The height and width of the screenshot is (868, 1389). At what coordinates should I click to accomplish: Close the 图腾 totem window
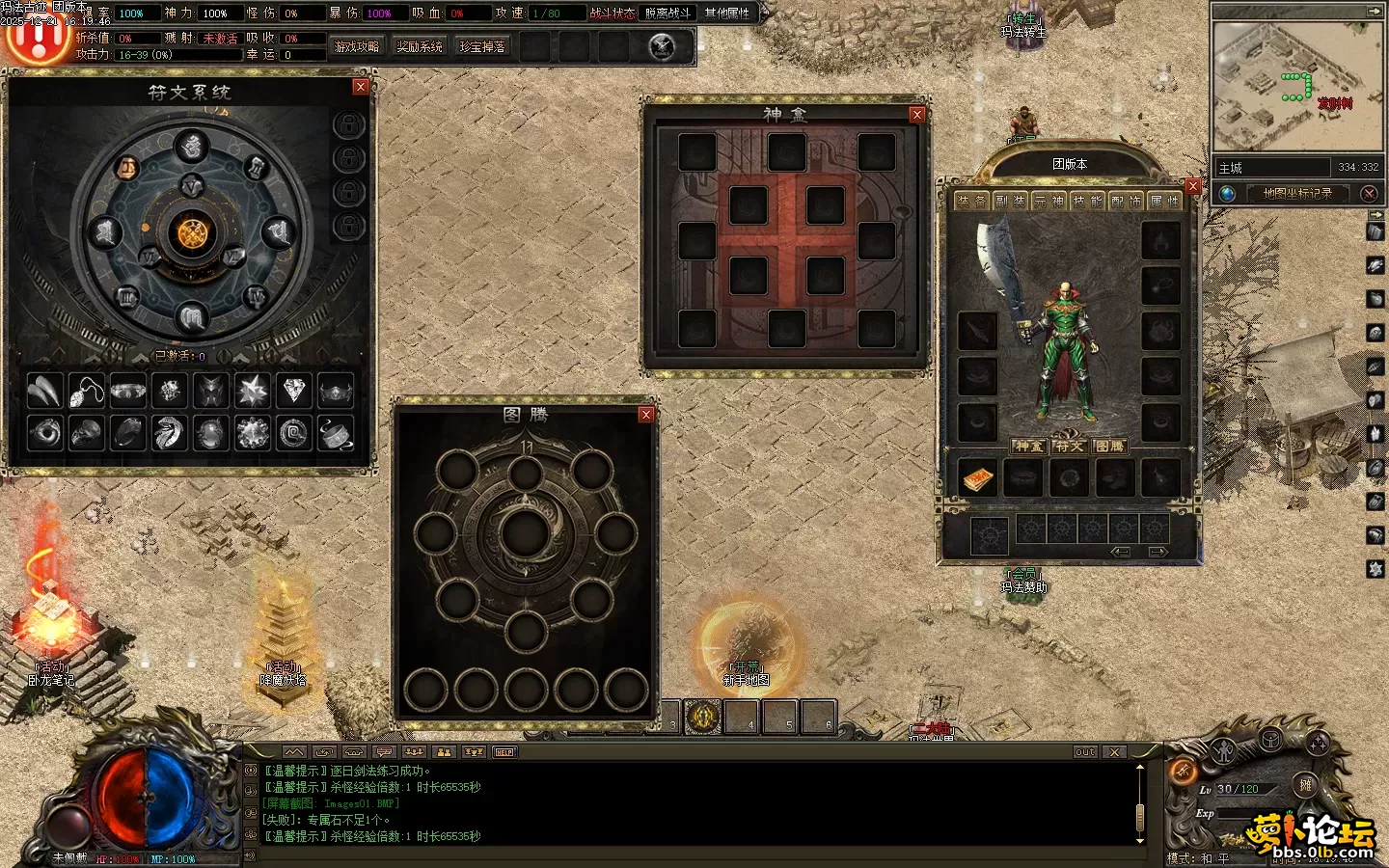click(x=646, y=415)
